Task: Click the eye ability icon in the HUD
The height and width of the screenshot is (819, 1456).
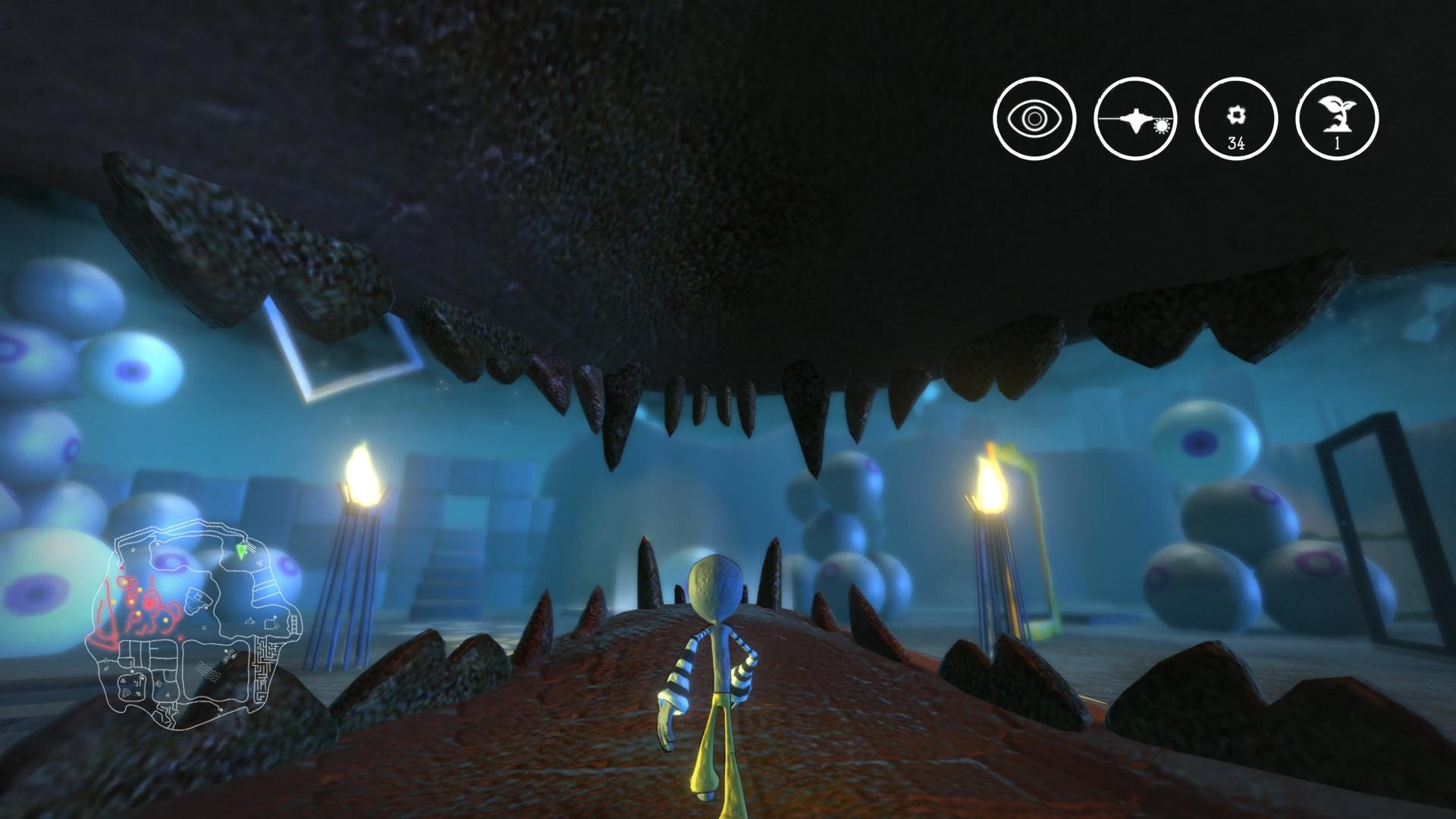Action: 1034,120
